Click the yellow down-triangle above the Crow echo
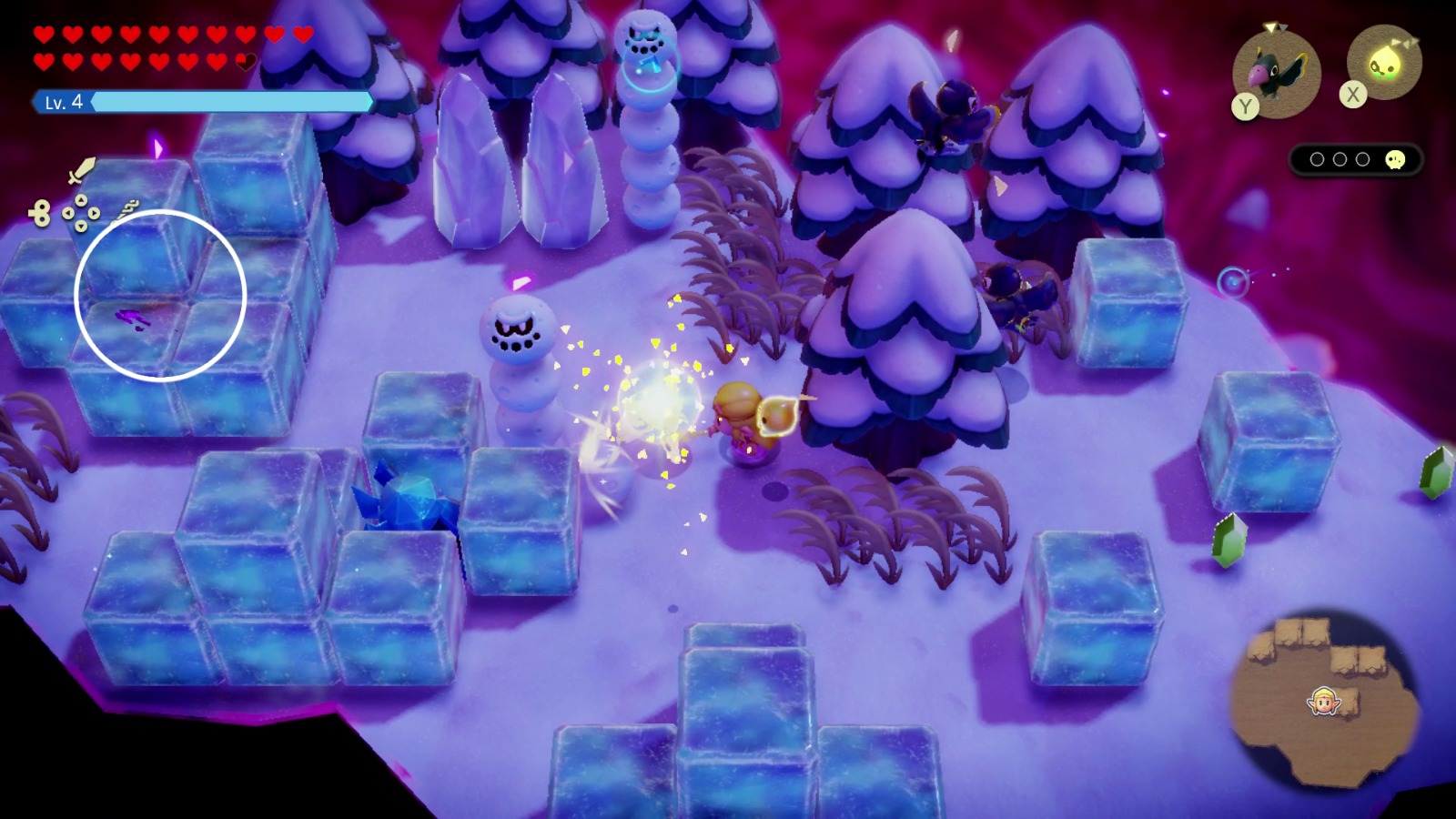Image resolution: width=1456 pixels, height=819 pixels. [x=1270, y=26]
